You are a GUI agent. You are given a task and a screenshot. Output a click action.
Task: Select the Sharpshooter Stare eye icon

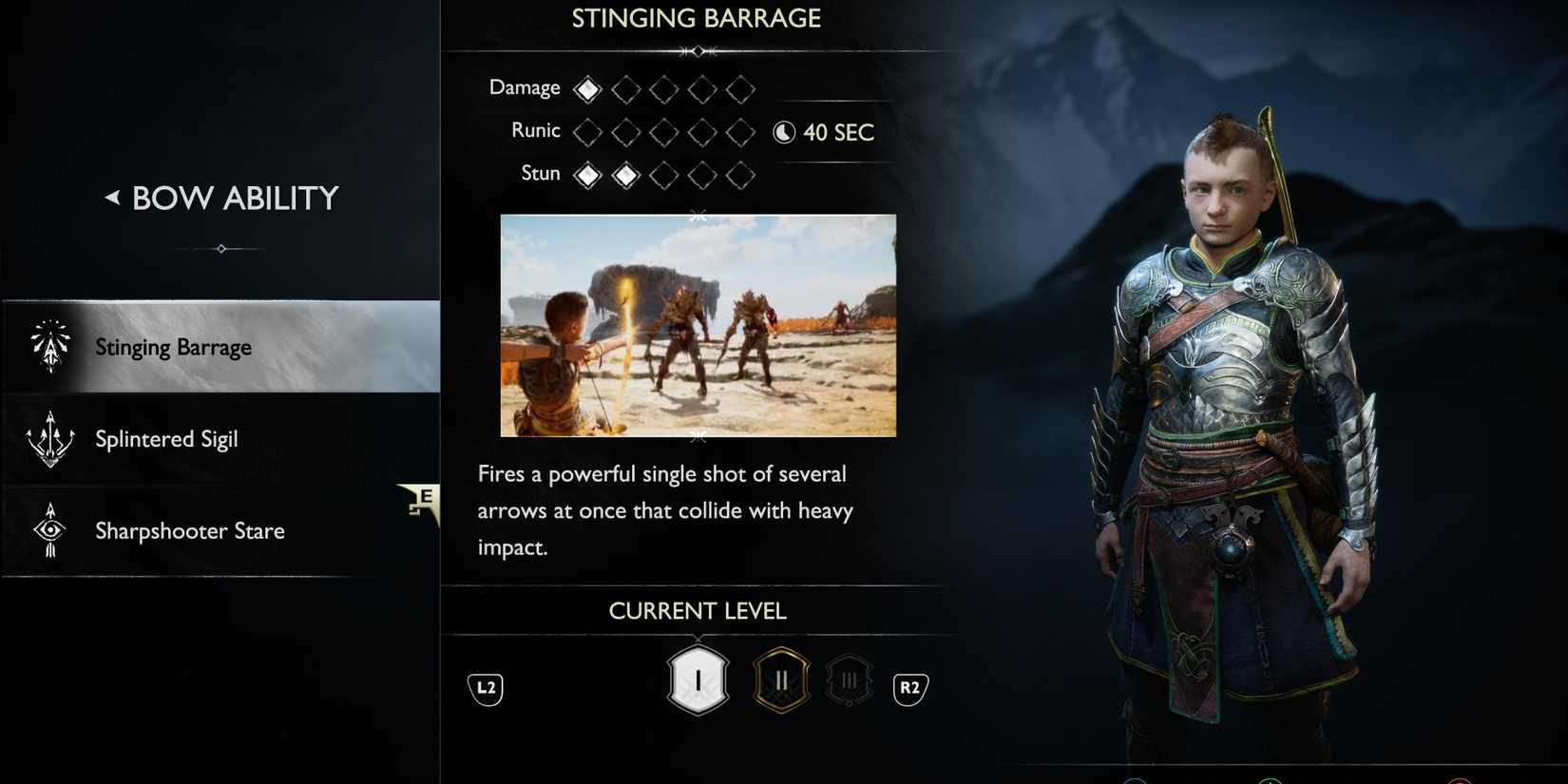[x=49, y=530]
